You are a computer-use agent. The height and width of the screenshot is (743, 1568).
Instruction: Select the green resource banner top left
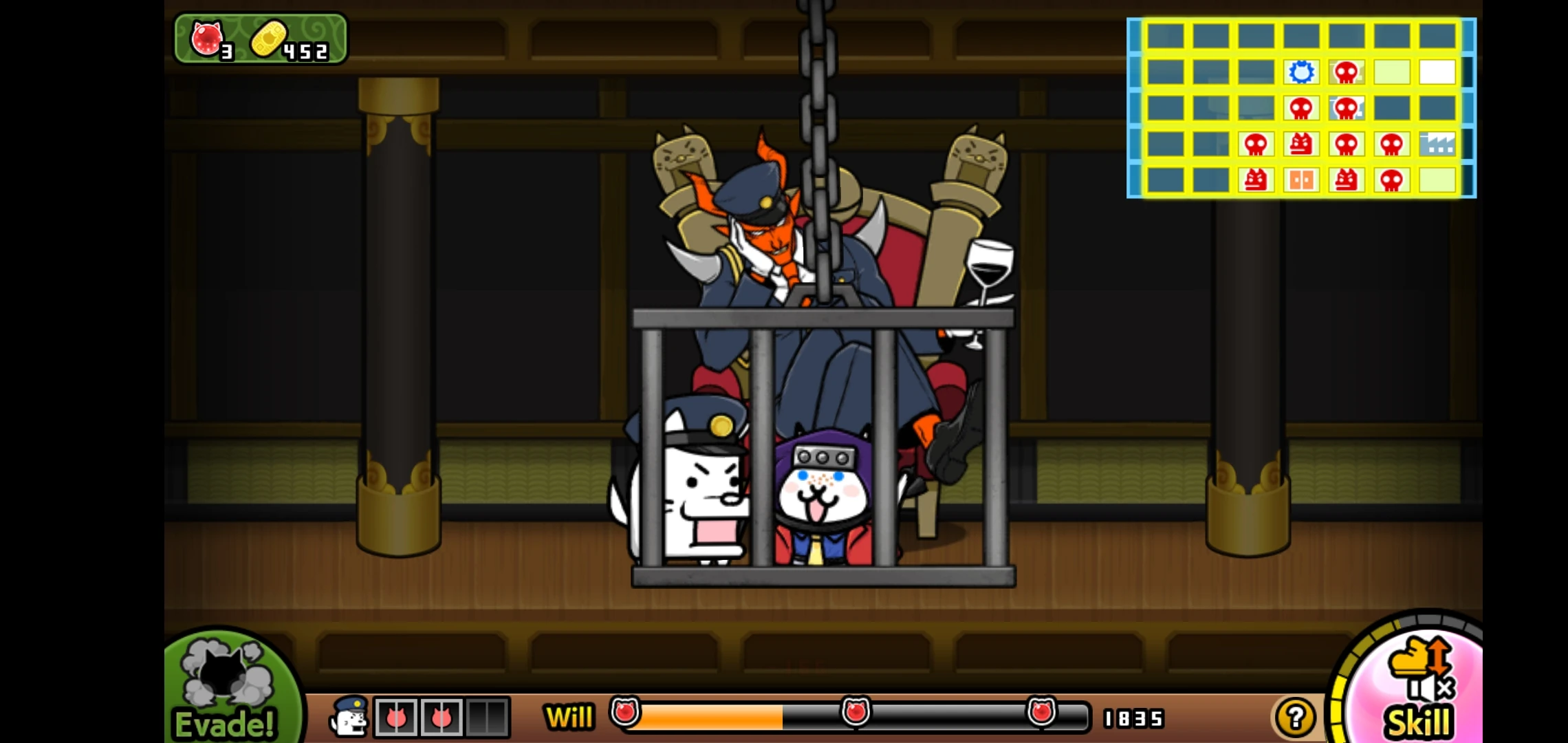pyautogui.click(x=261, y=38)
